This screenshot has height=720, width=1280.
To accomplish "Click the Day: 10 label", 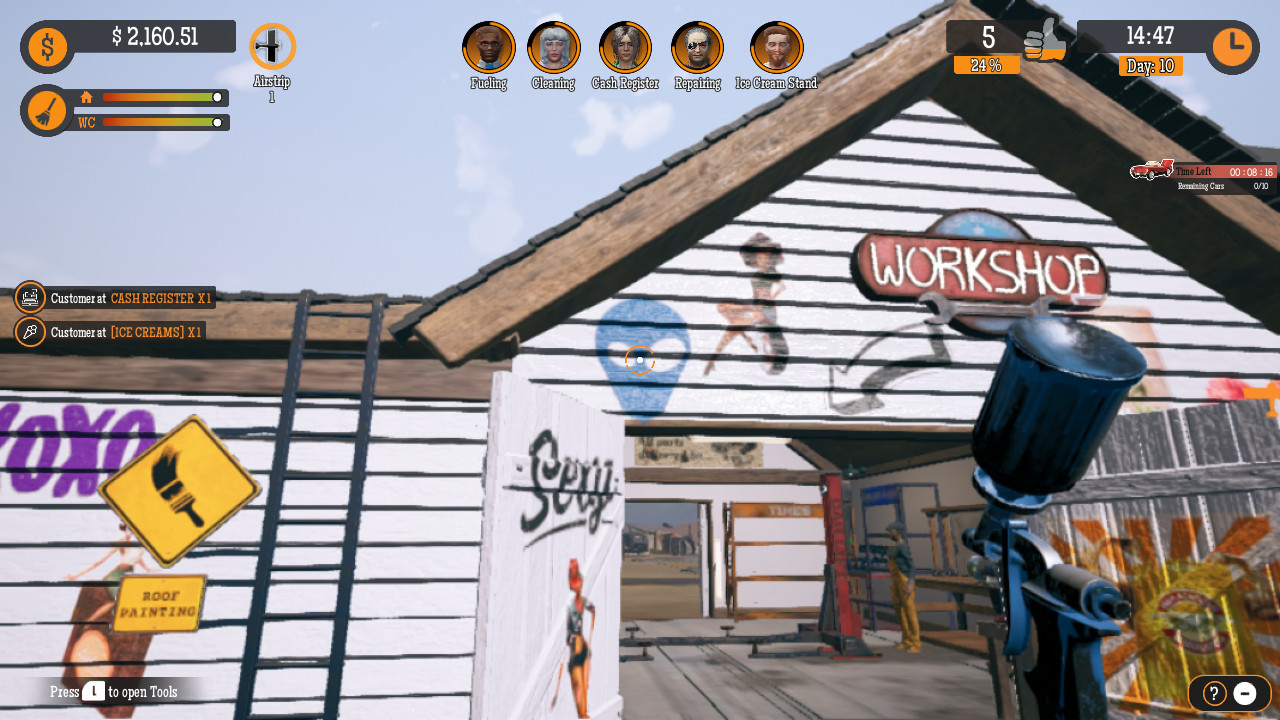I will point(1150,64).
